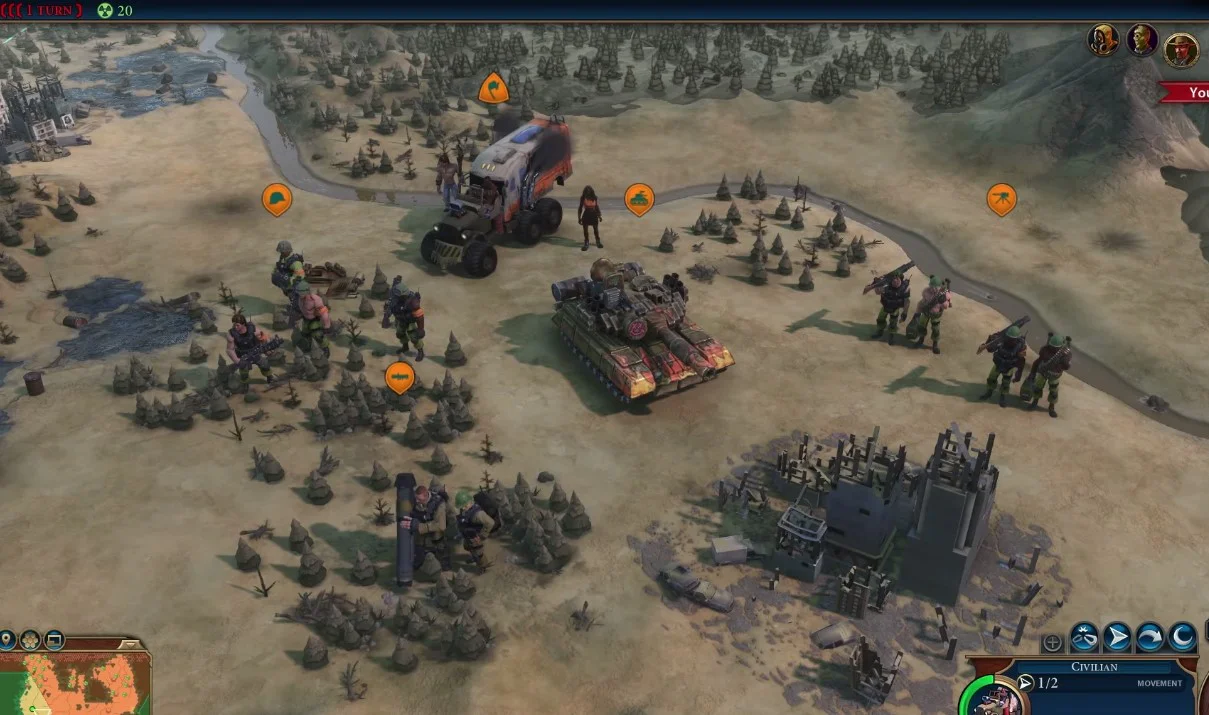The height and width of the screenshot is (715, 1209).
Task: Select the tank unit flag
Action: pyautogui.click(x=639, y=199)
